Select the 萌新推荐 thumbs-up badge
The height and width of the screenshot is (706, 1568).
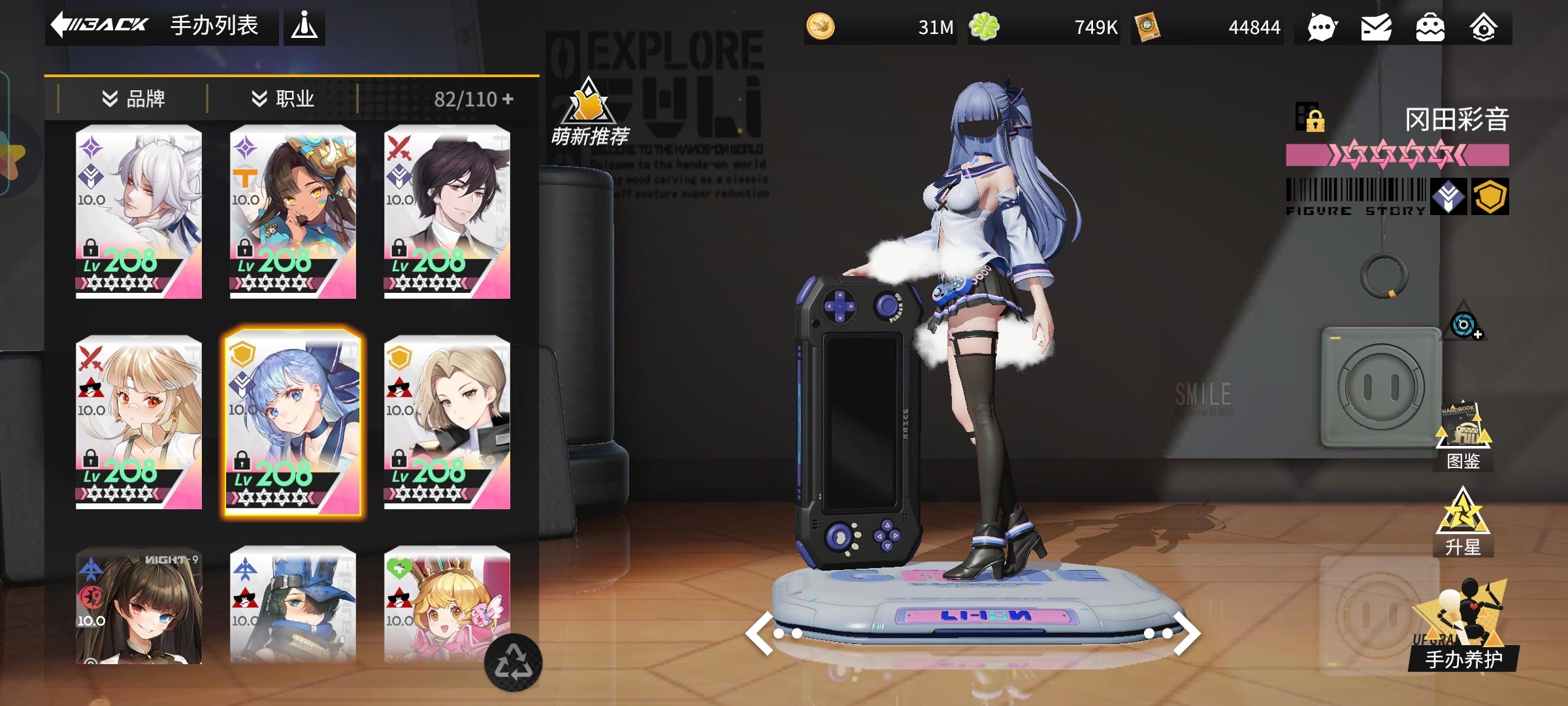point(587,105)
